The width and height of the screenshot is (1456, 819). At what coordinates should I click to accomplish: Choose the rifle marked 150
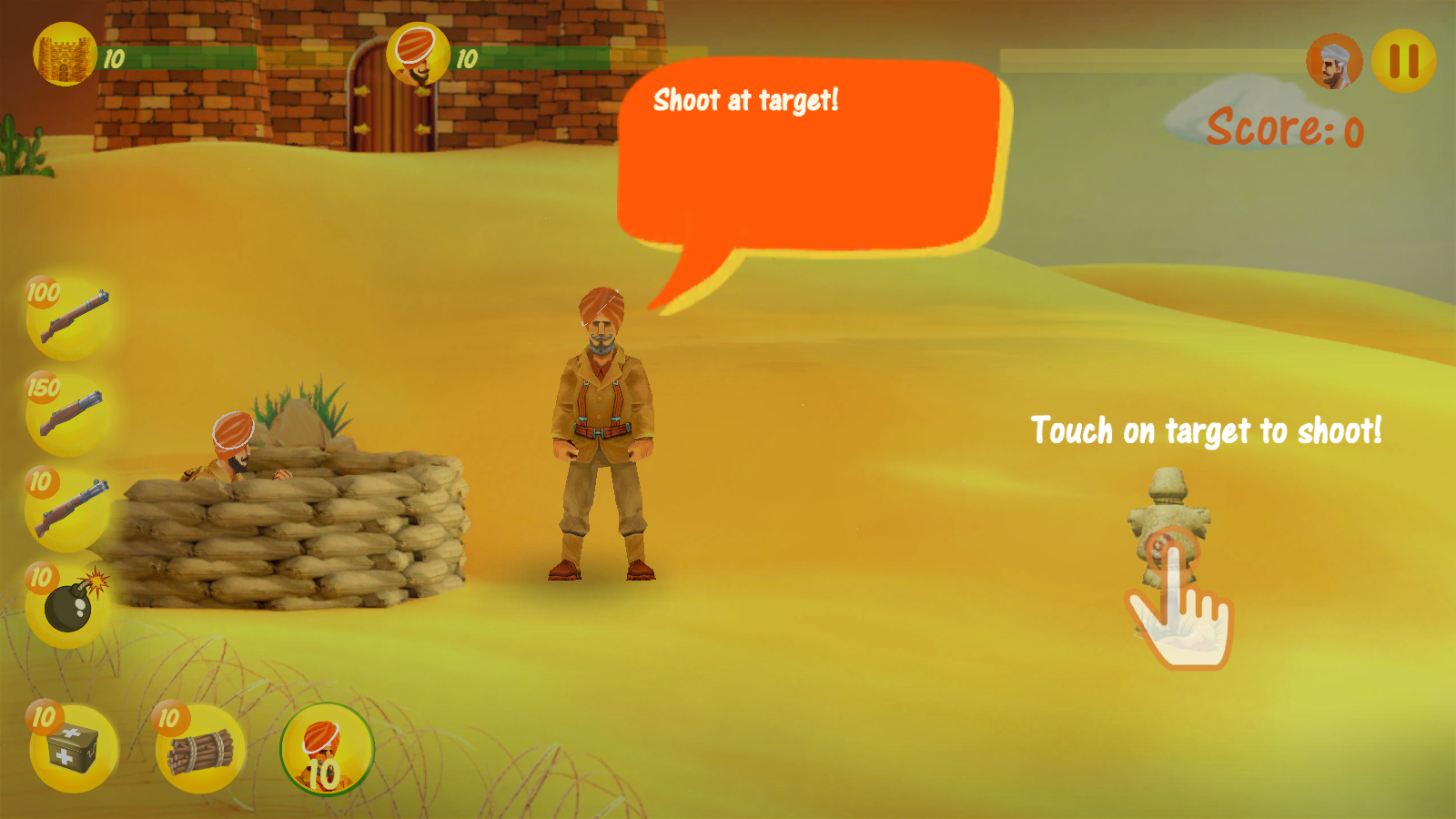tap(69, 413)
